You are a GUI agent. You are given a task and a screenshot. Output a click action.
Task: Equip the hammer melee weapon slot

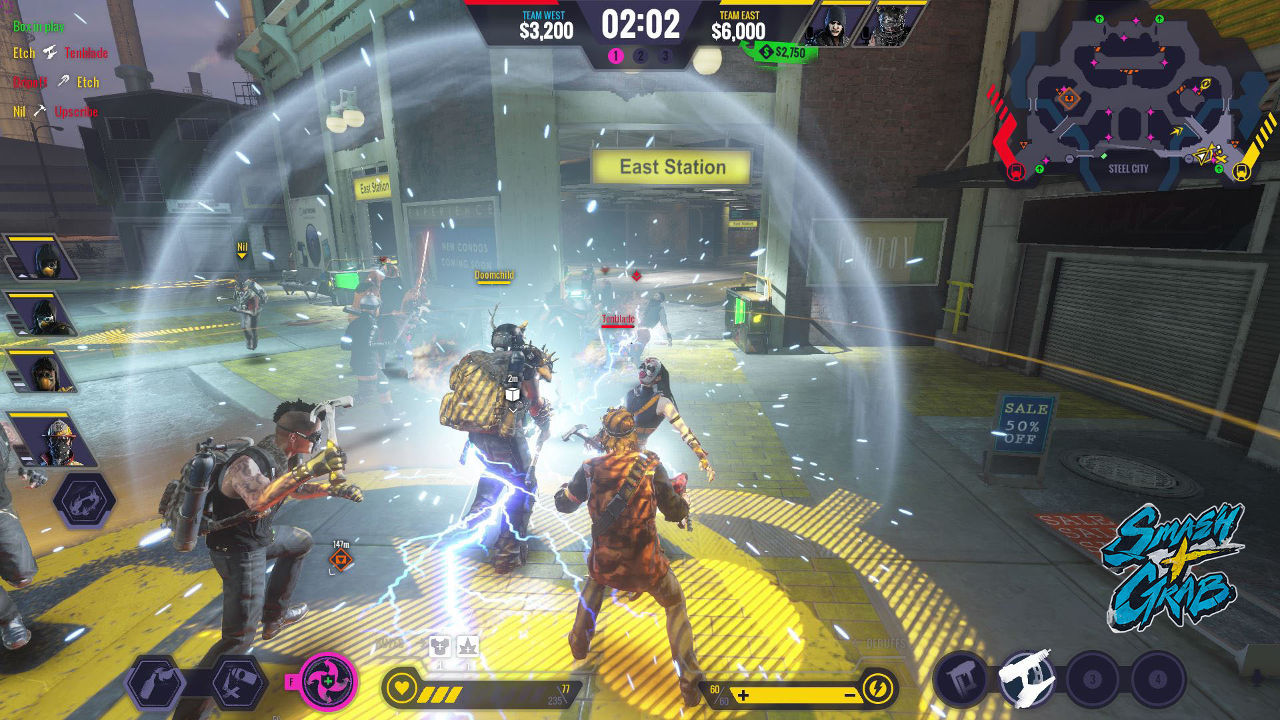click(x=960, y=679)
